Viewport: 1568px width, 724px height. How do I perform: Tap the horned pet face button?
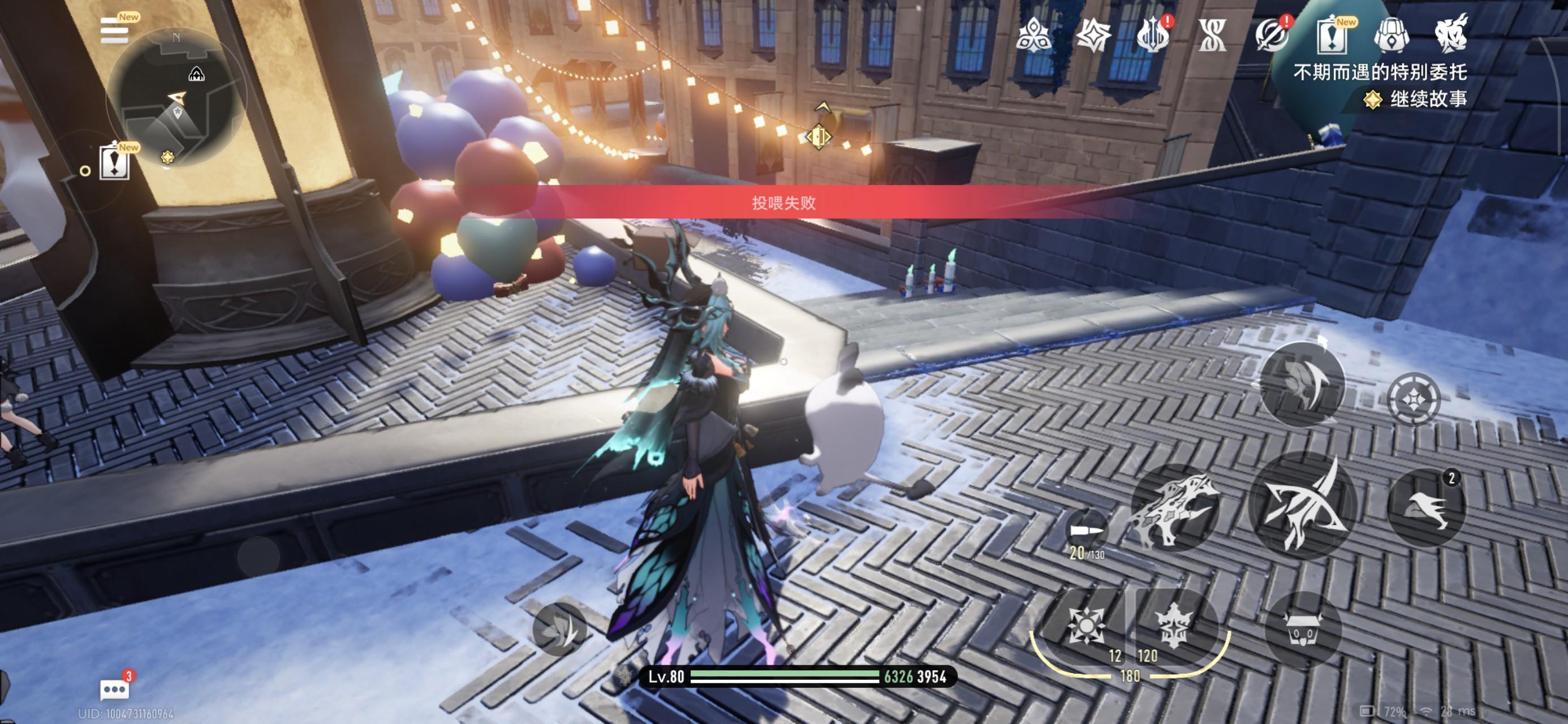(x=1303, y=630)
